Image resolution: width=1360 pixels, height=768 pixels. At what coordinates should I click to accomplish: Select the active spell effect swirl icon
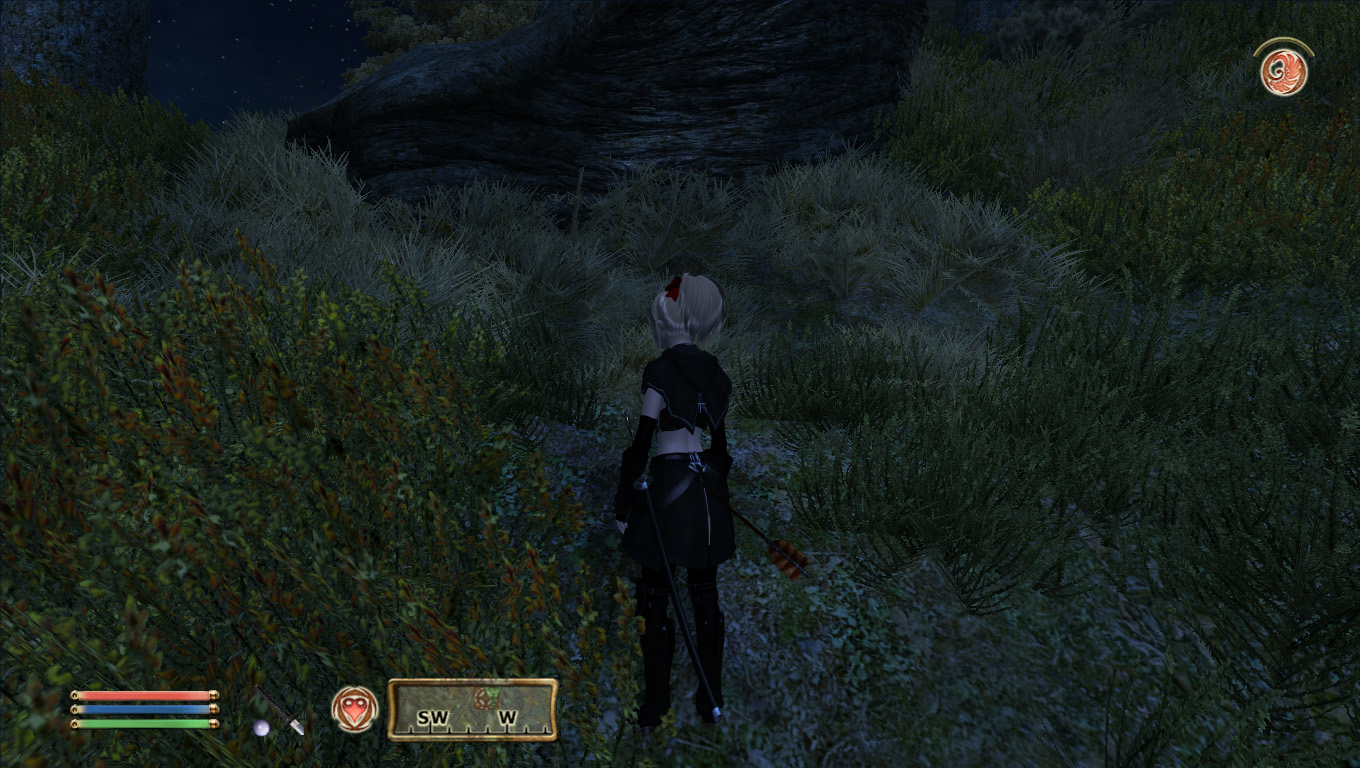pyautogui.click(x=1284, y=72)
